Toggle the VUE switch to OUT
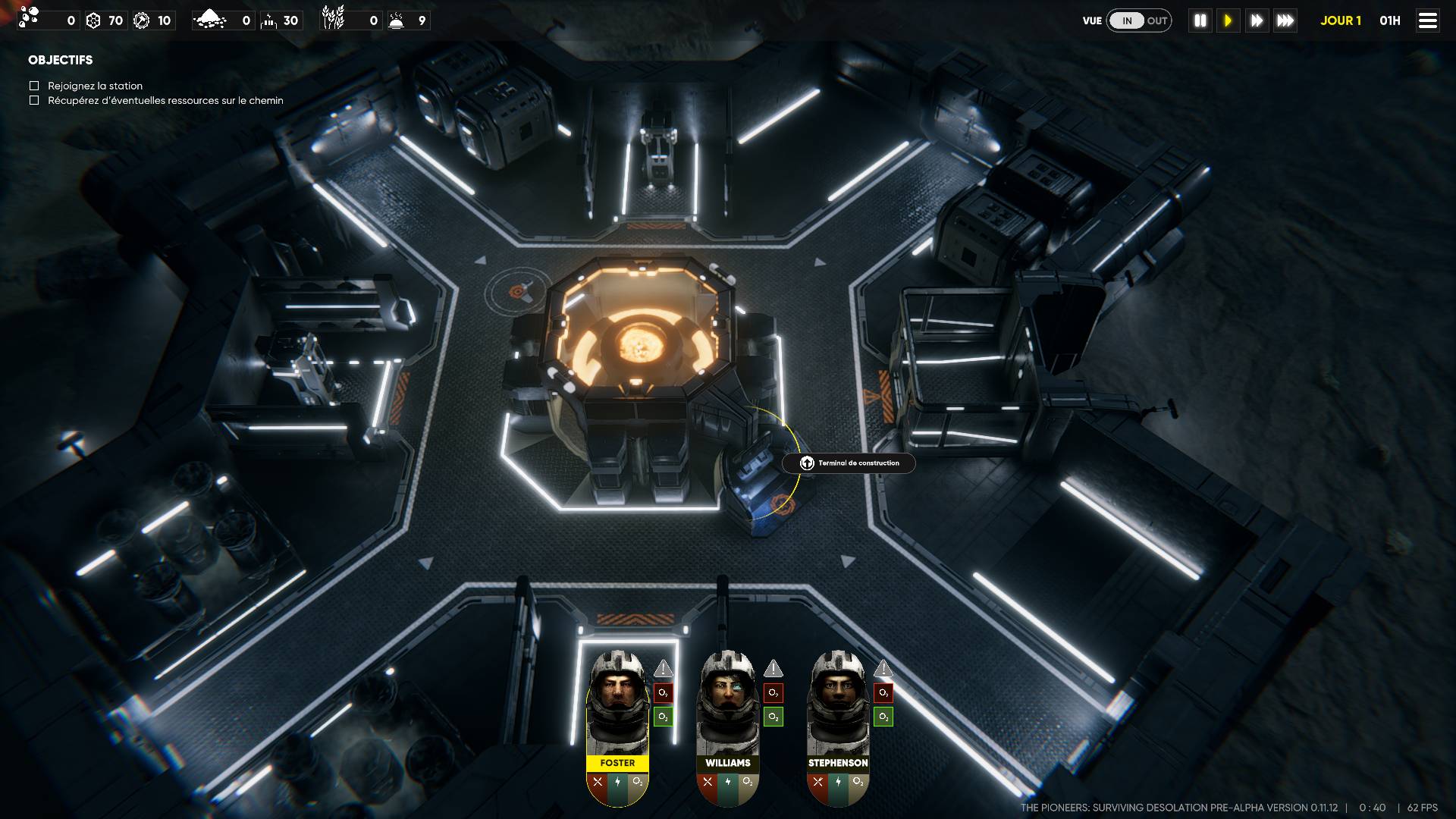 tap(1156, 21)
